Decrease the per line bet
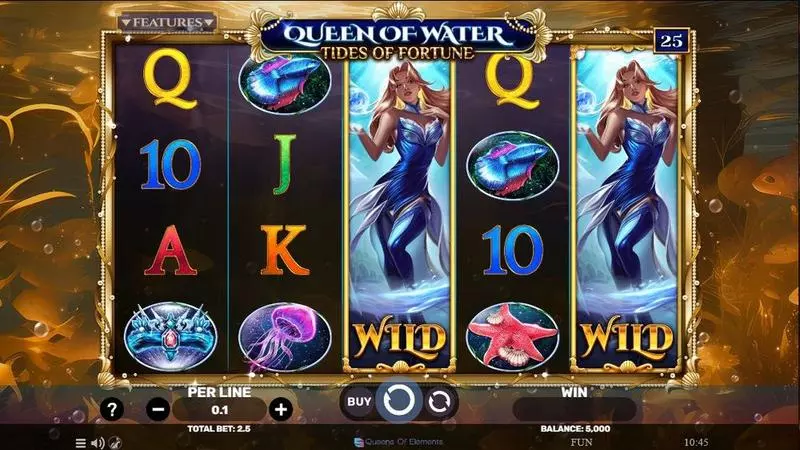This screenshot has height=450, width=800. tap(158, 409)
